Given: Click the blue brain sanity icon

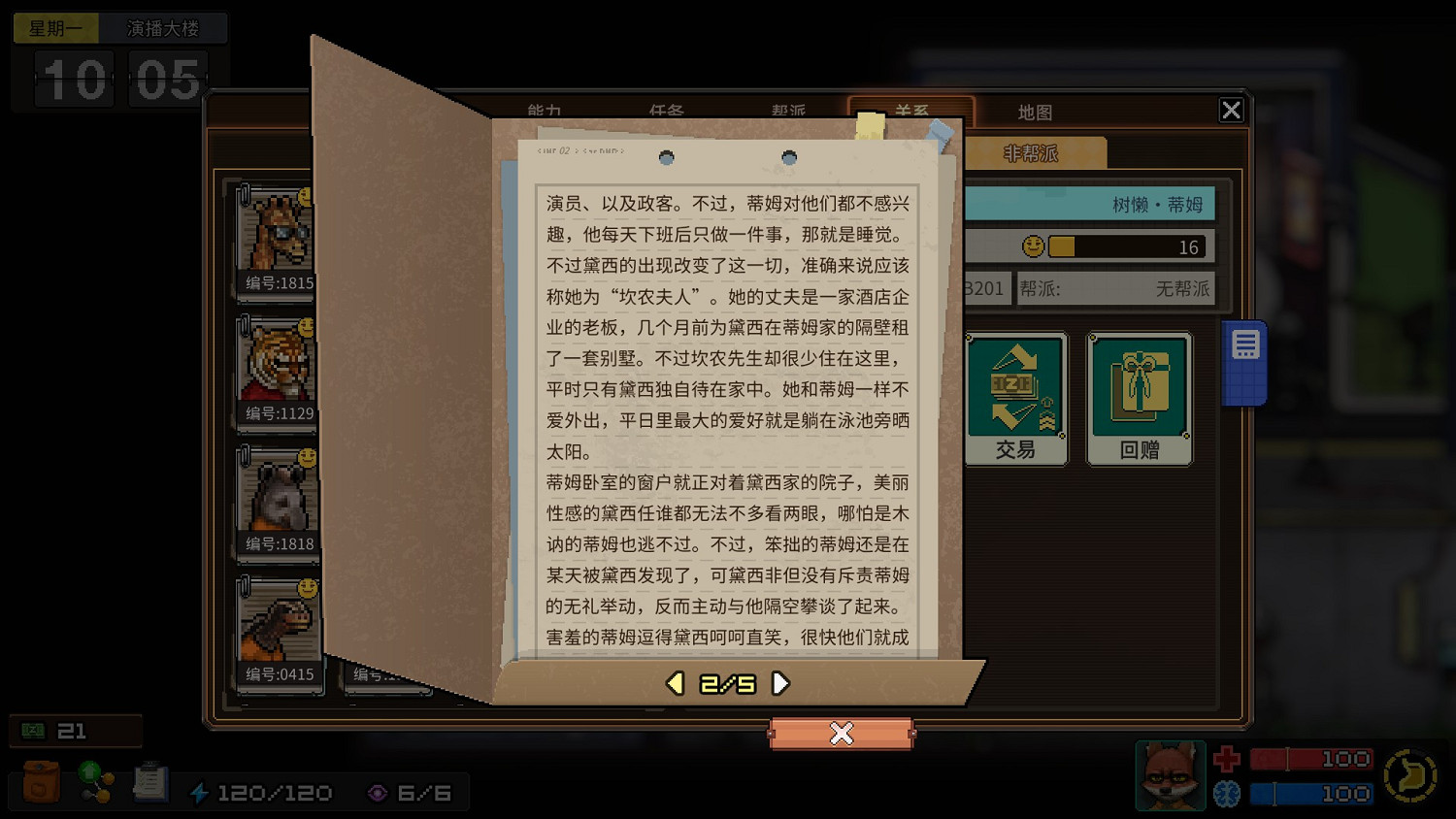Looking at the screenshot, I should 1227,794.
